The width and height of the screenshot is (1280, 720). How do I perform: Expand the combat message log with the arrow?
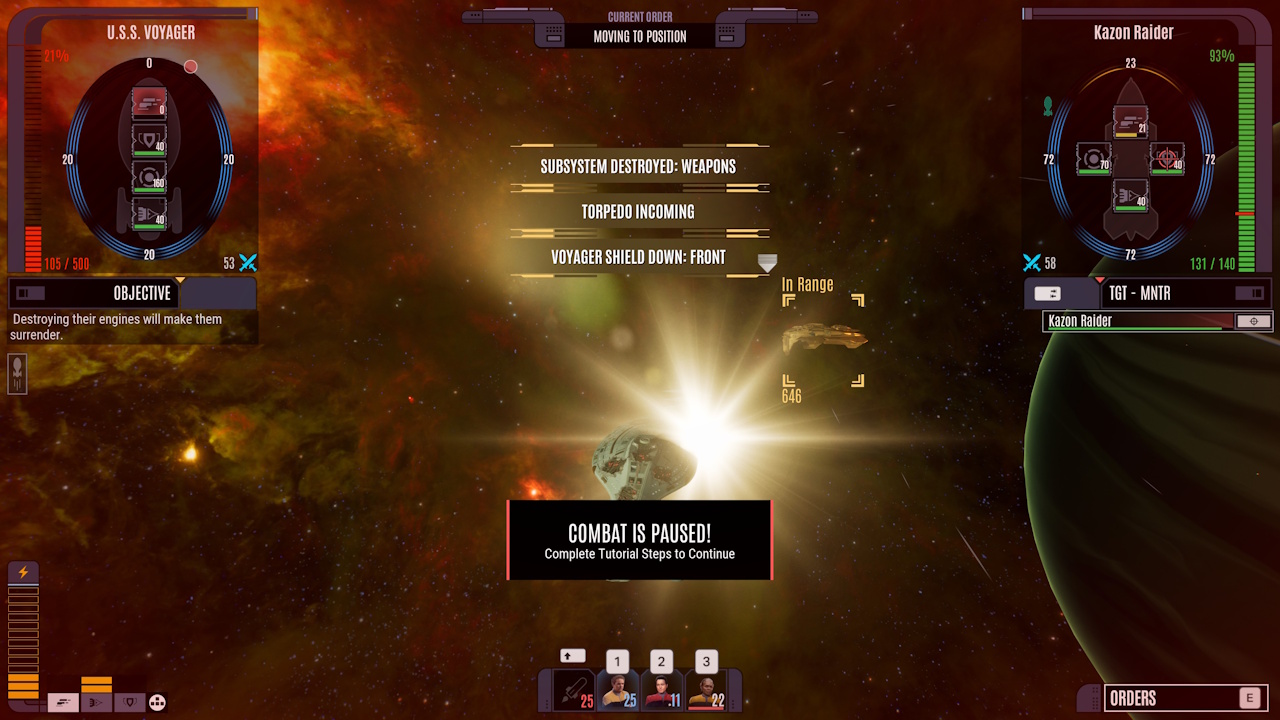coord(766,263)
